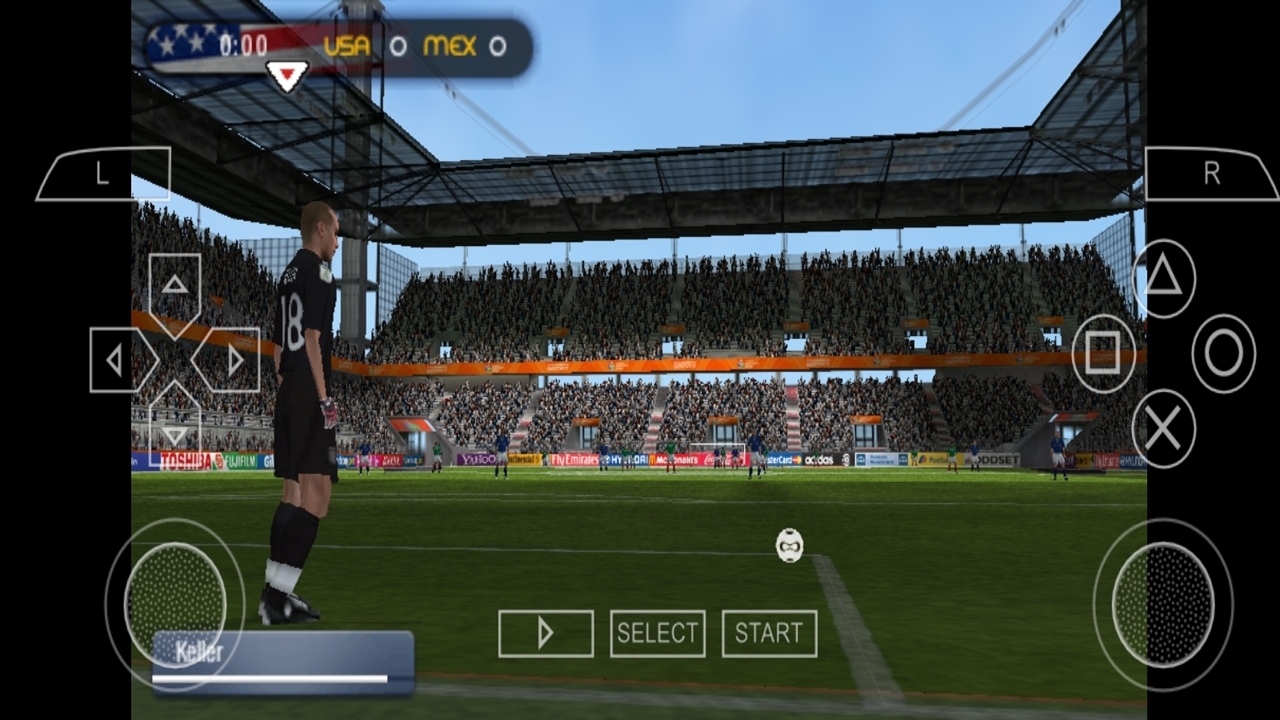Tap the circle action button
This screenshot has height=720, width=1280.
tap(1223, 353)
